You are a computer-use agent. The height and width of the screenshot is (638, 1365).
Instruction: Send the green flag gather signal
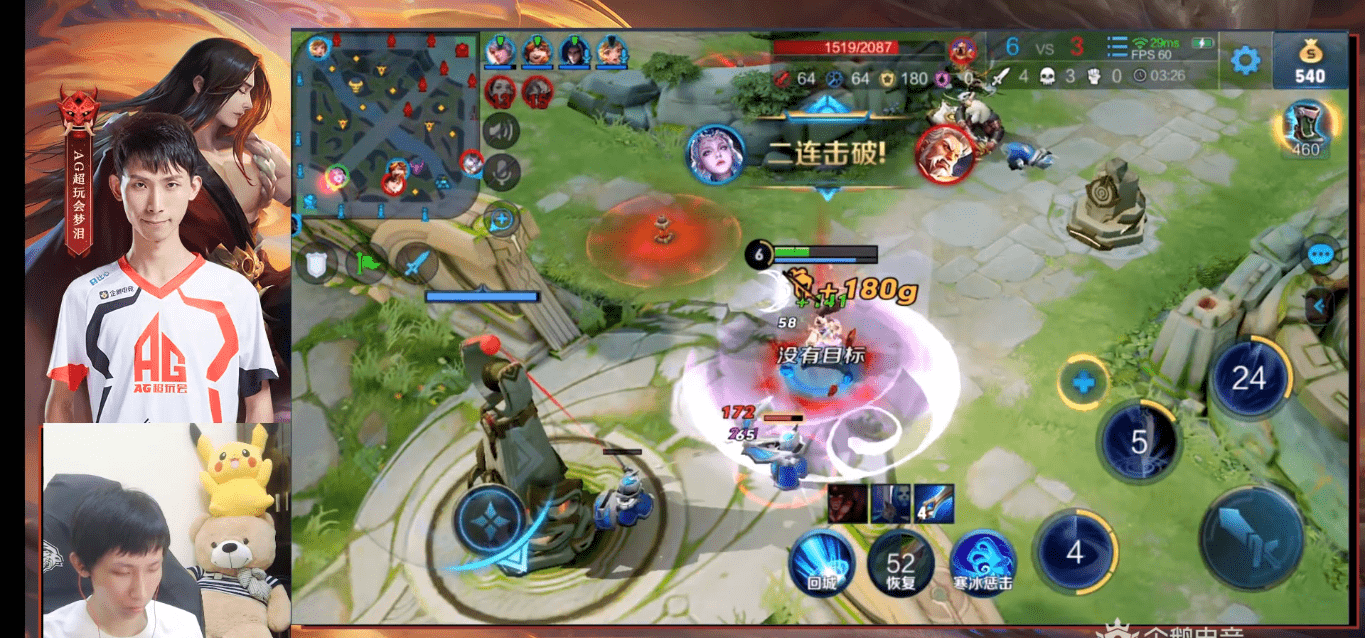[366, 264]
